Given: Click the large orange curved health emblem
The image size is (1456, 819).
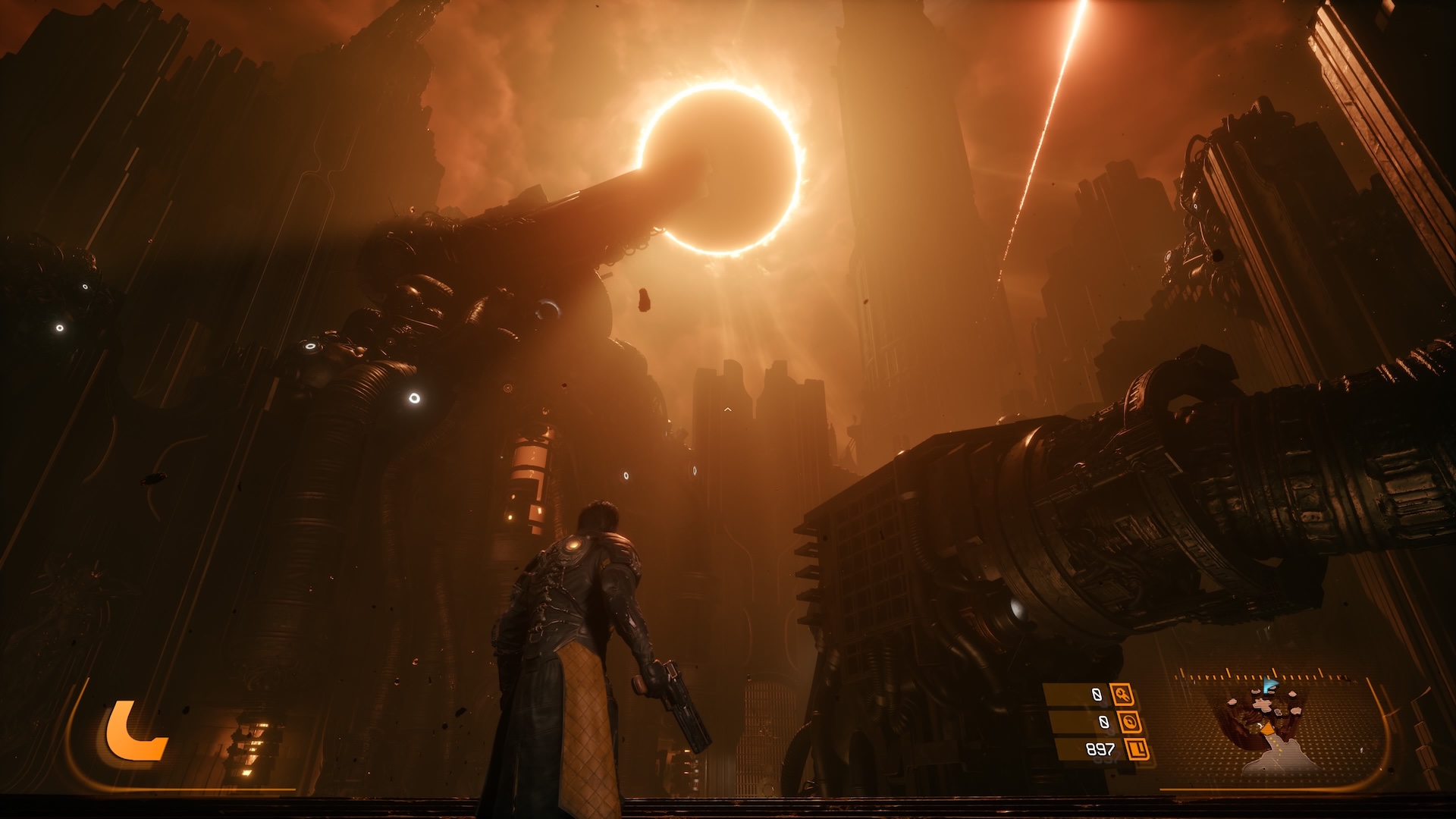Looking at the screenshot, I should [133, 732].
